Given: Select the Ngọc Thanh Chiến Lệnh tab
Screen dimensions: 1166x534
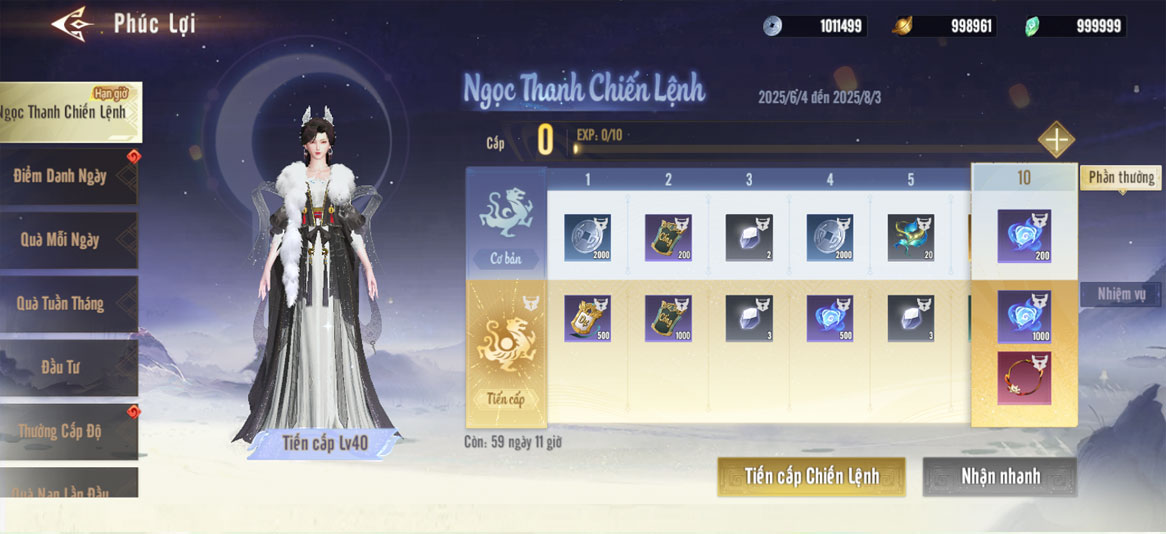Looking at the screenshot, I should [x=69, y=112].
